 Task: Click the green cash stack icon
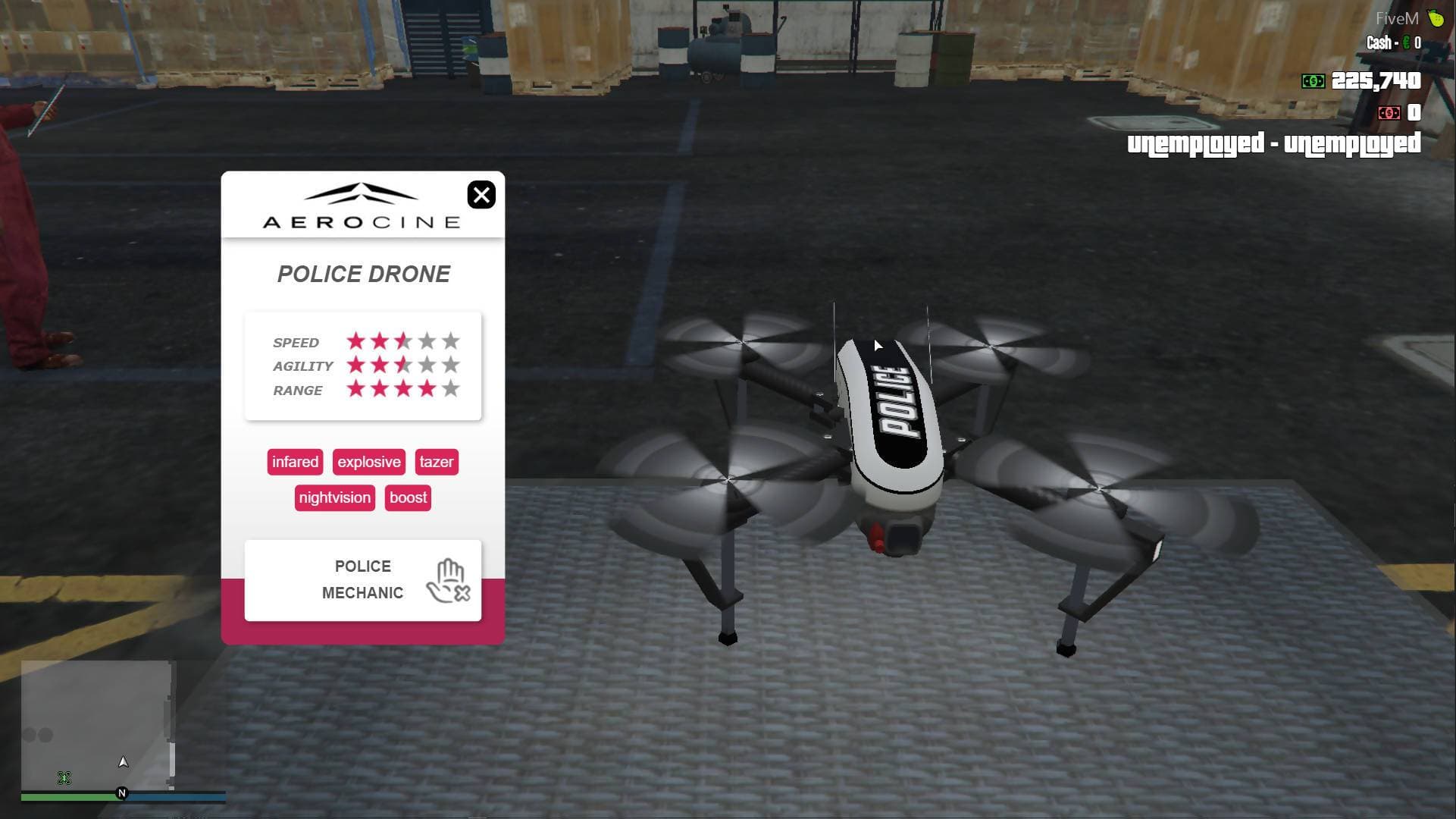coord(1312,80)
